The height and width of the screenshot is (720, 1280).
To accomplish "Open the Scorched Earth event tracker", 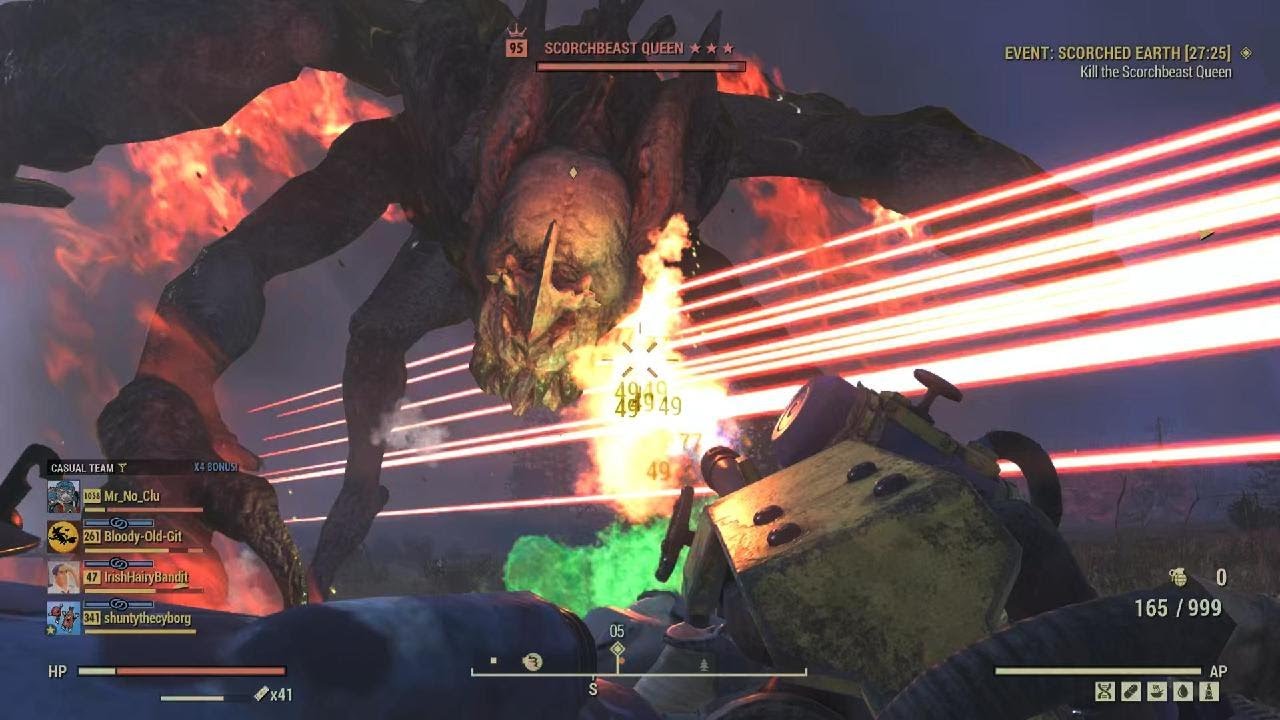I will click(x=1118, y=53).
